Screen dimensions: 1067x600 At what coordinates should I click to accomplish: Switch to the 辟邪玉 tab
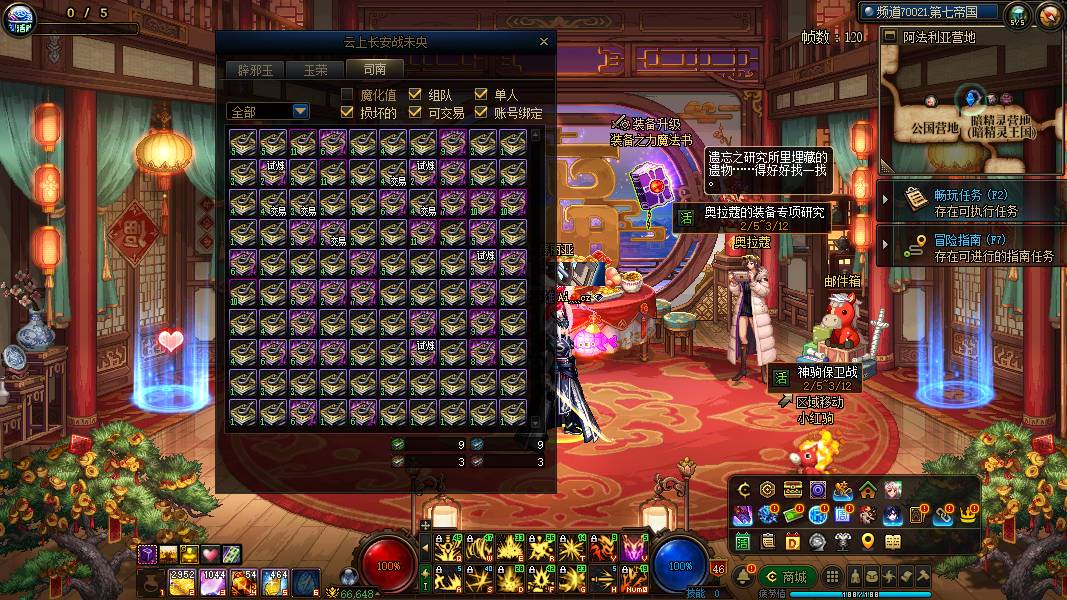click(x=255, y=70)
